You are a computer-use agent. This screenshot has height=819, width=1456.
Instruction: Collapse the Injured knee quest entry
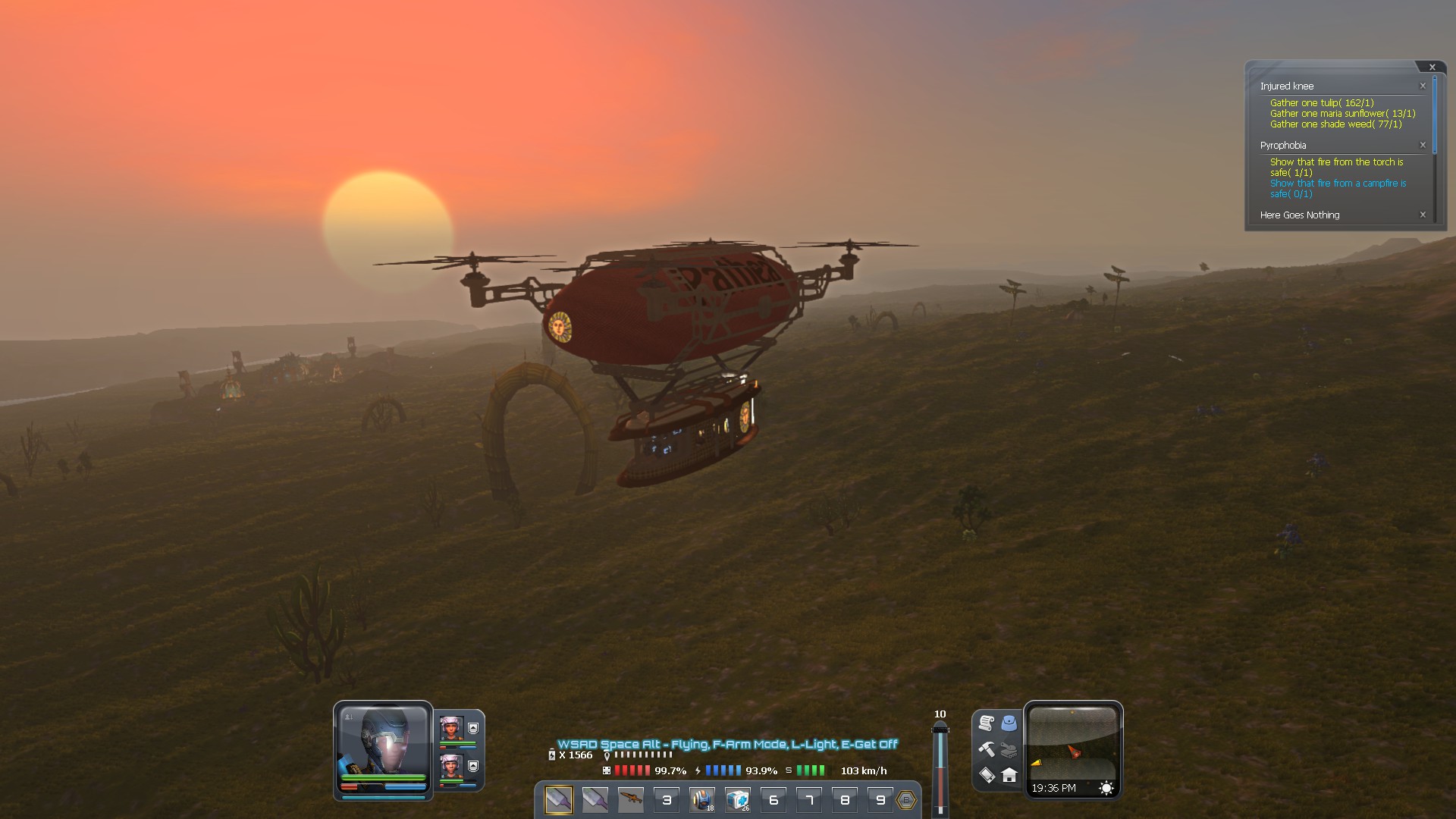1423,86
